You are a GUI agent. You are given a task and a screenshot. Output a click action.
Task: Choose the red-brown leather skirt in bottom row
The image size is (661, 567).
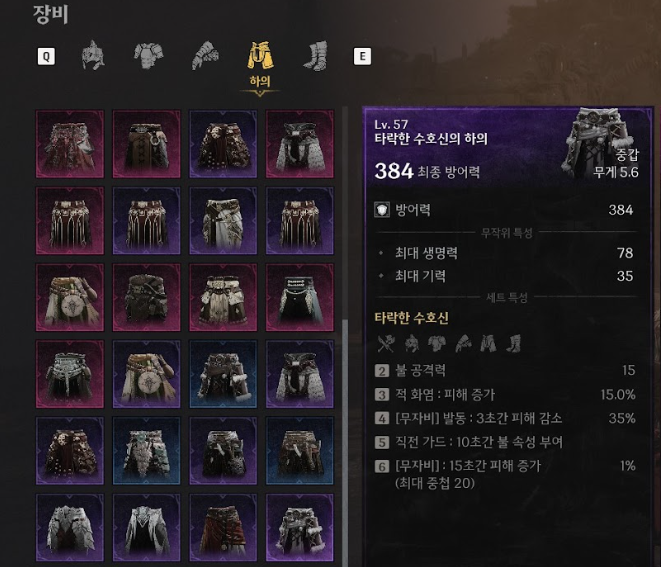222,525
